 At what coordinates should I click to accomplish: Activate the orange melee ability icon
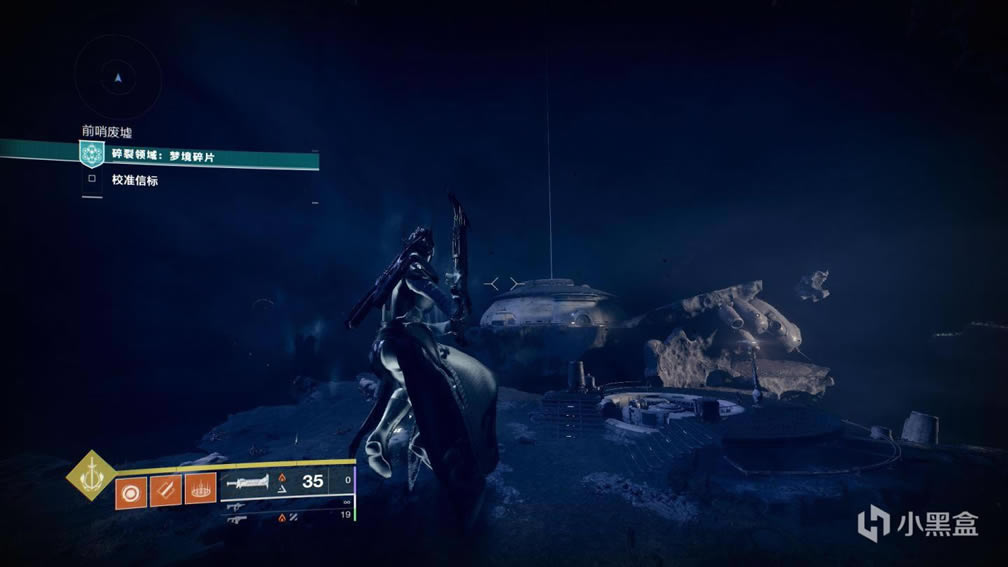[166, 491]
